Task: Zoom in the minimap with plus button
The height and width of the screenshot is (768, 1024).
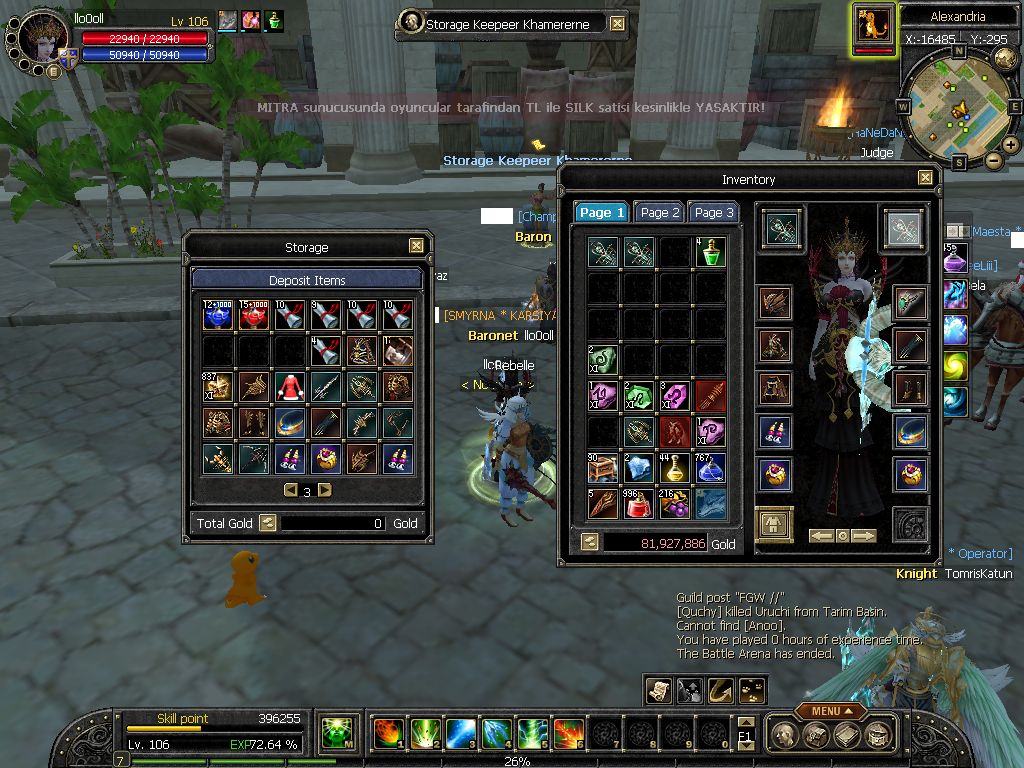Action: point(1011,144)
